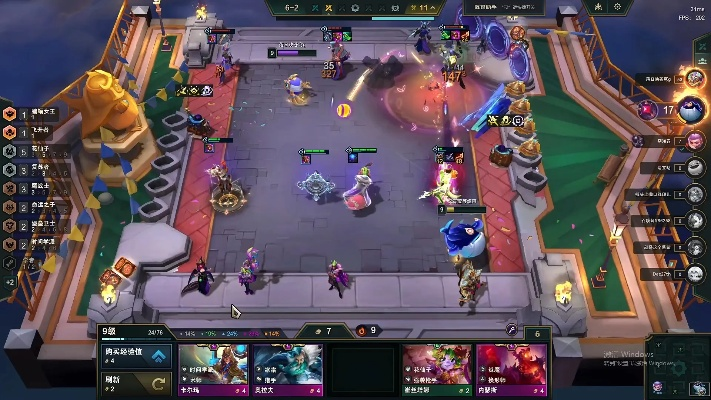This screenshot has width=711, height=400.
Task: Buy experience with the 购买经验值 button
Action: [135, 356]
